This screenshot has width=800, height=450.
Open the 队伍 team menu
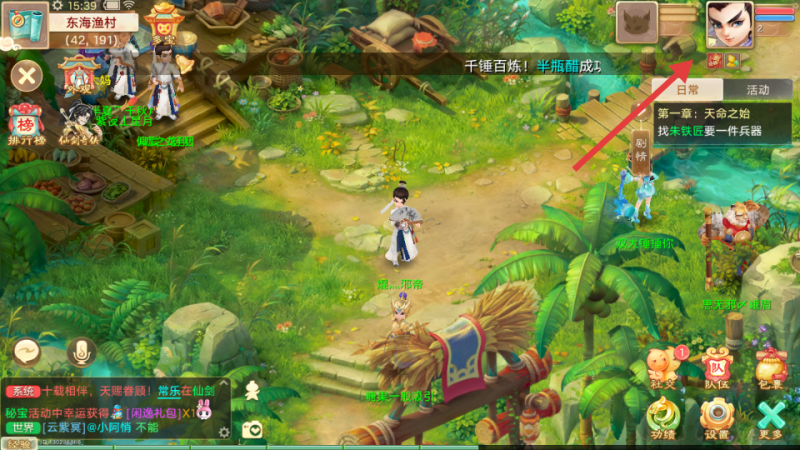pyautogui.click(x=714, y=365)
